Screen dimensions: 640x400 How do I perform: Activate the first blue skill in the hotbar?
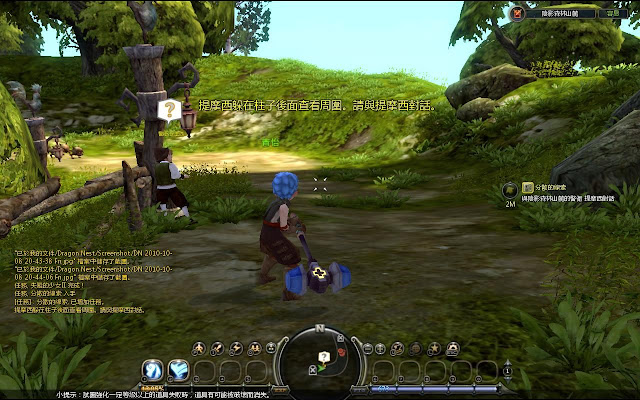[x=153, y=371]
